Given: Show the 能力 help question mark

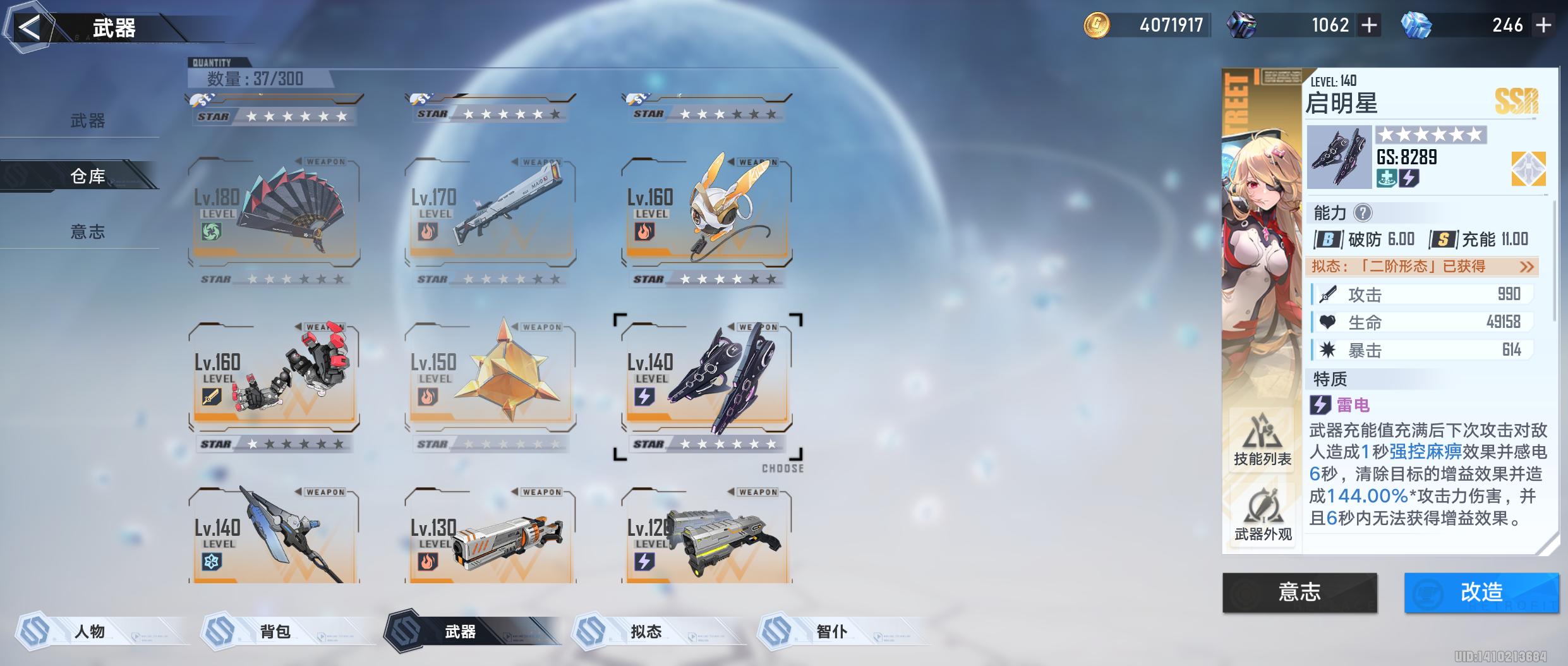Looking at the screenshot, I should click(1363, 213).
